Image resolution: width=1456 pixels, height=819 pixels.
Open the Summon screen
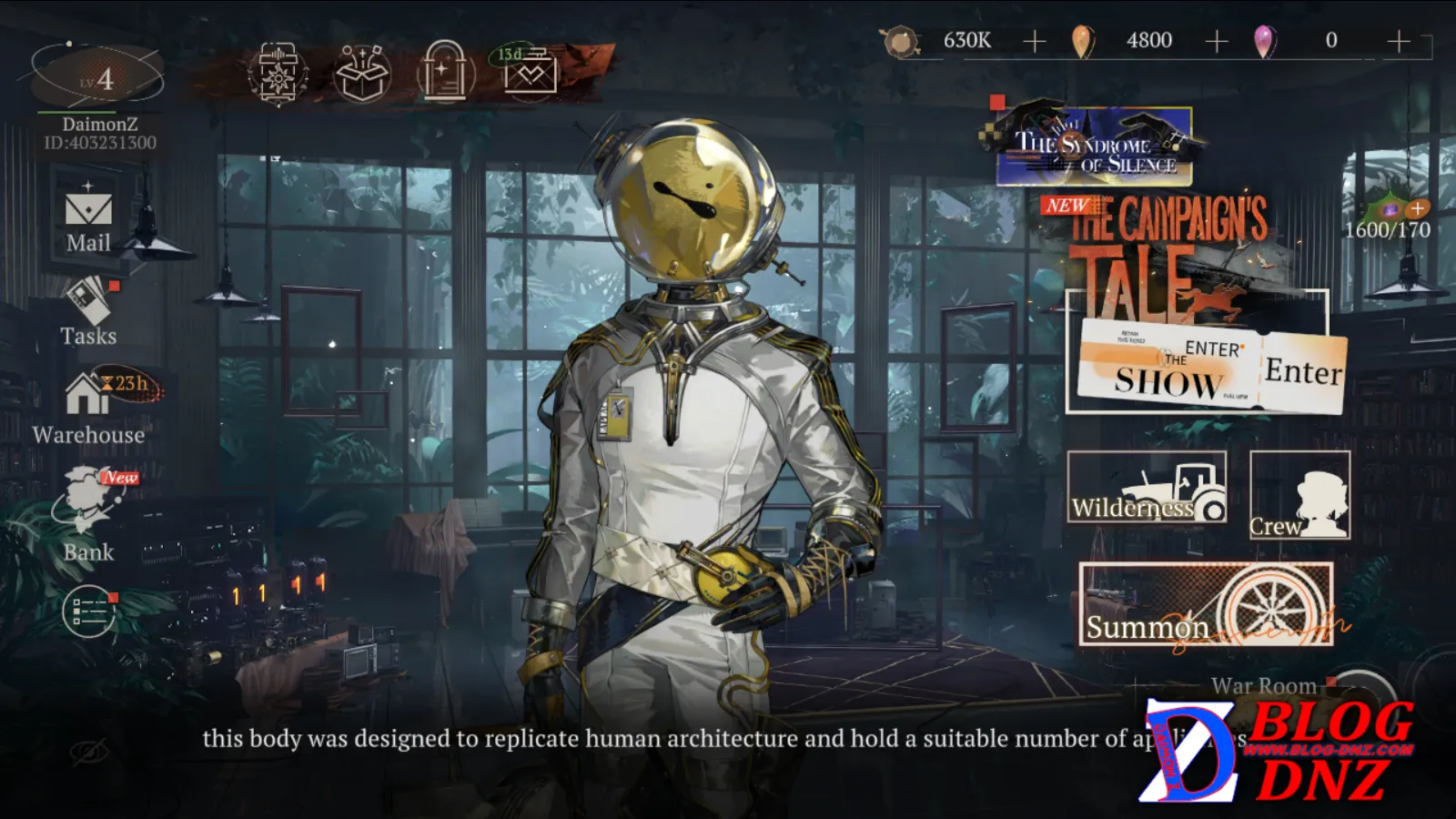[x=1206, y=605]
